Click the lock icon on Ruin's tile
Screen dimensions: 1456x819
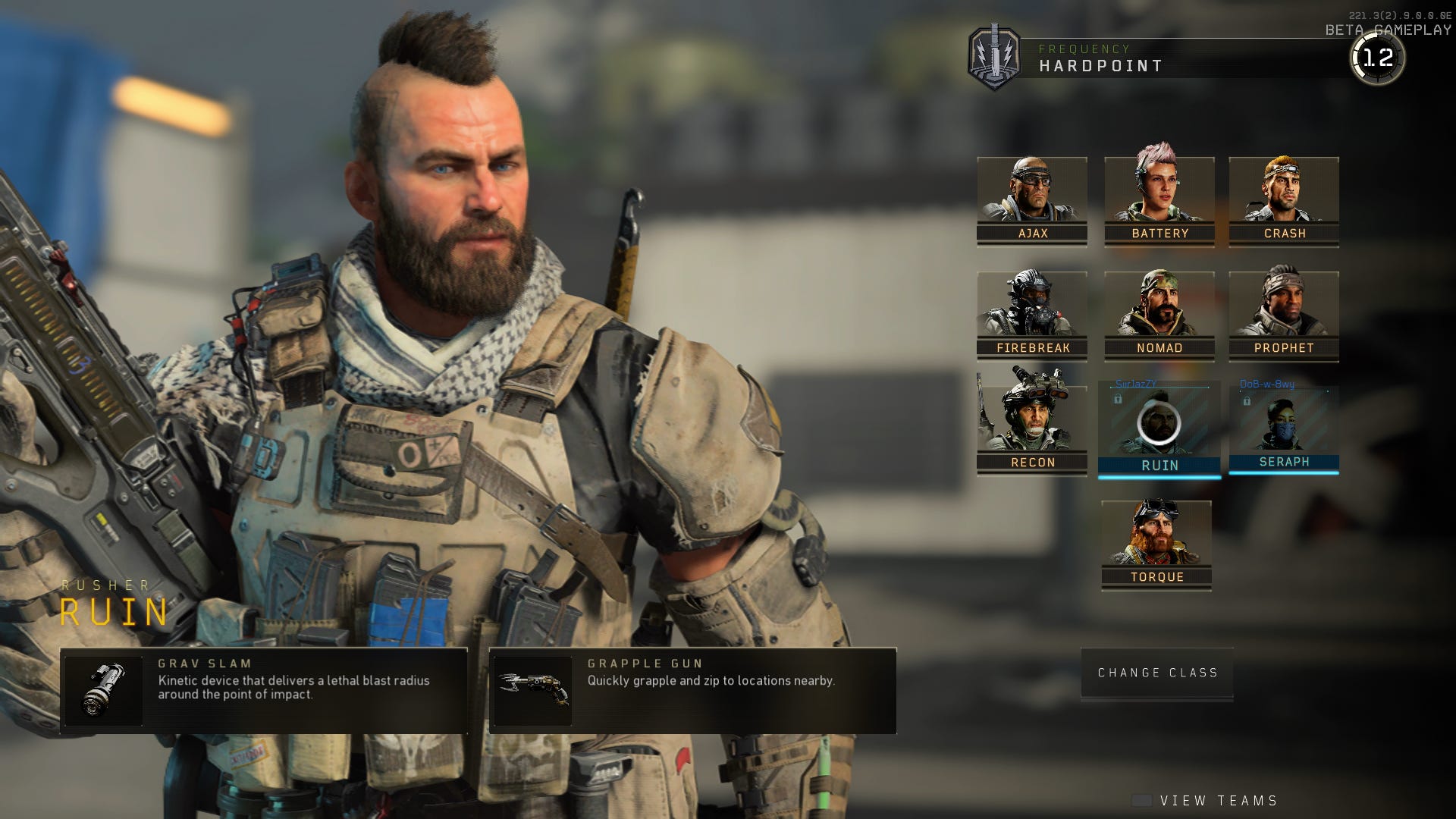coord(1119,400)
